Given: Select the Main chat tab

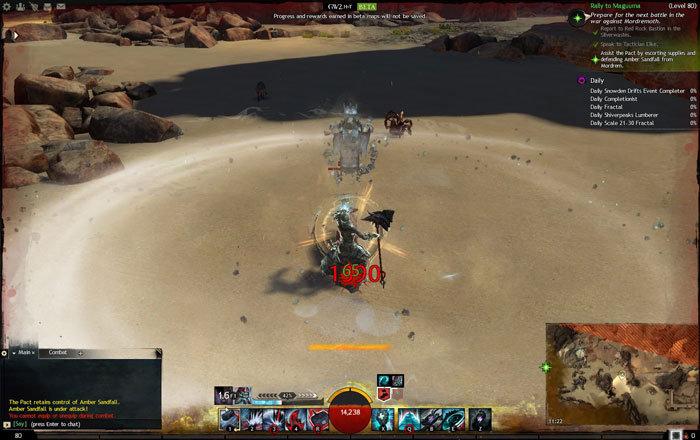Looking at the screenshot, I should [22, 352].
